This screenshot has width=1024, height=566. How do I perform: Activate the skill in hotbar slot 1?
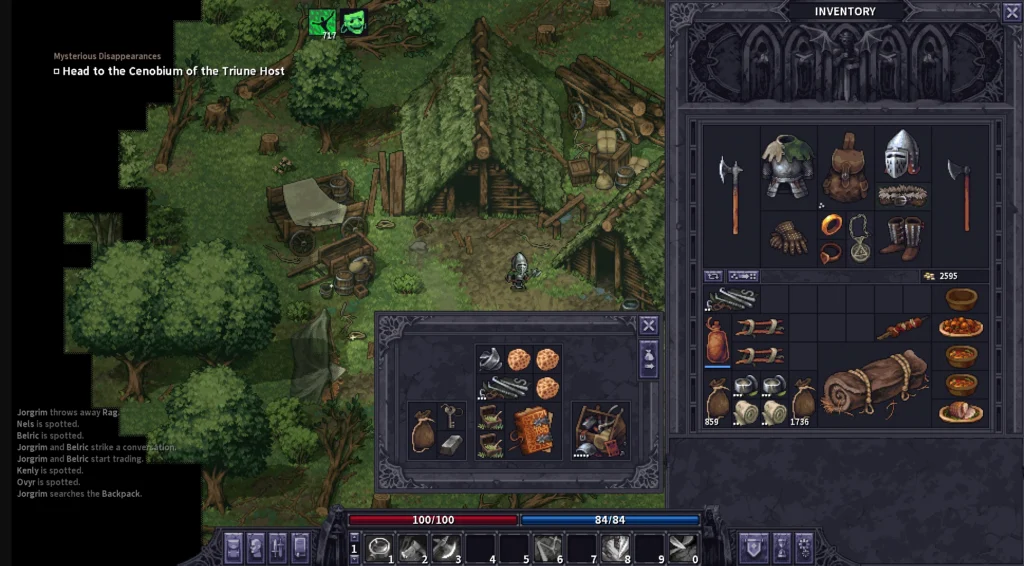click(x=380, y=547)
